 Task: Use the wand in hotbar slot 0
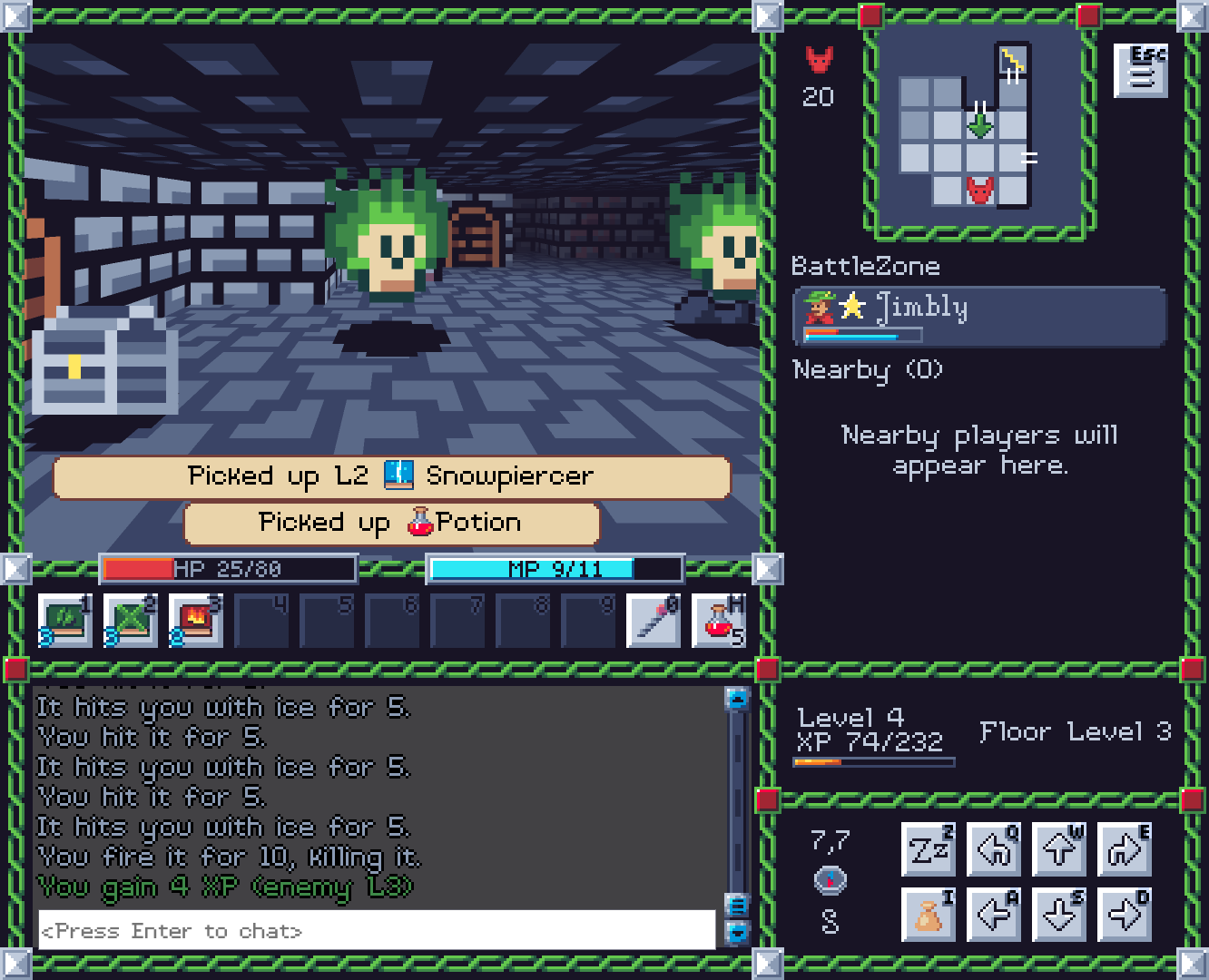[654, 620]
